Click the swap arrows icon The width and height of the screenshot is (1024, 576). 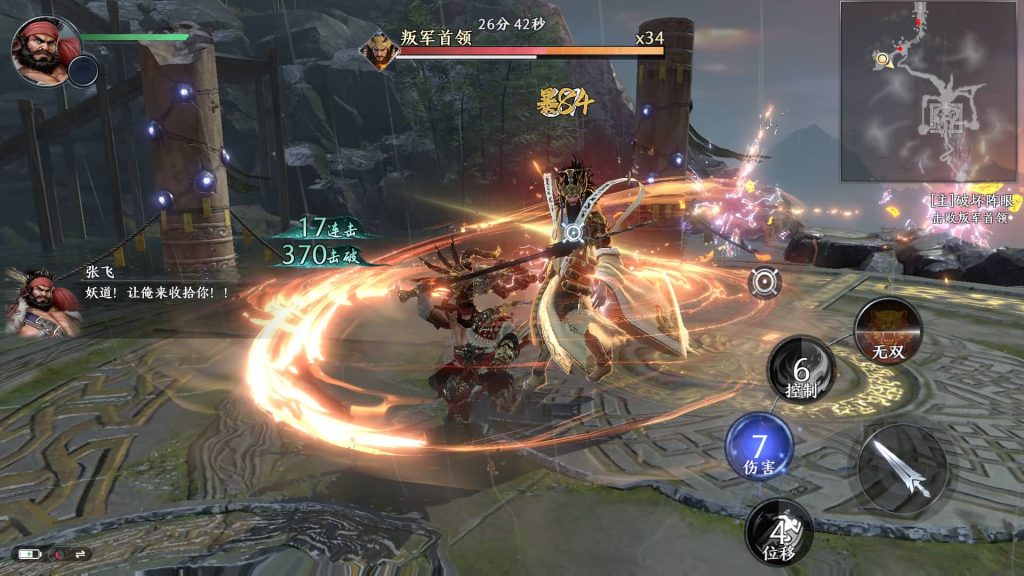(79, 553)
